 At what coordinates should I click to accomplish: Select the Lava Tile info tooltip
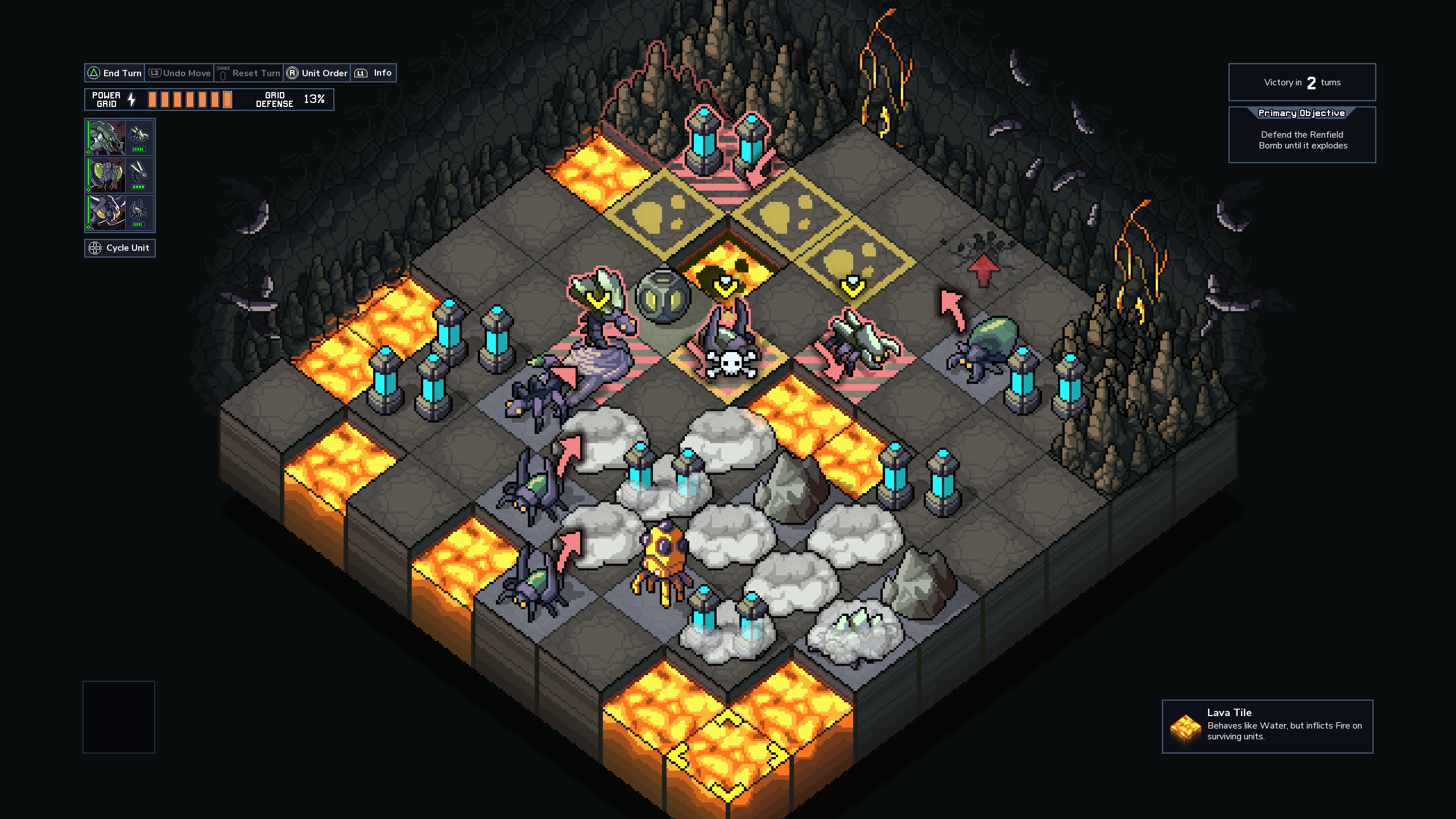[1267, 726]
